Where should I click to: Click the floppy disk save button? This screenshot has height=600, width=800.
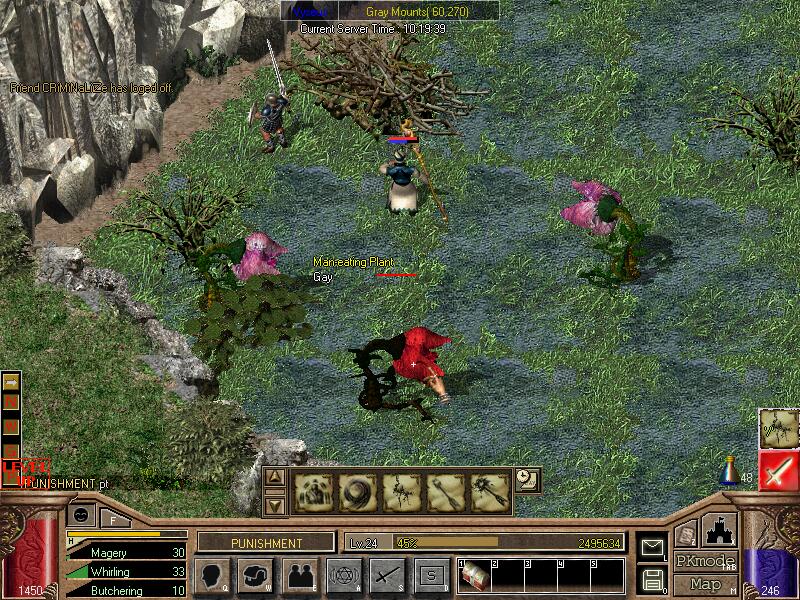tap(652, 579)
